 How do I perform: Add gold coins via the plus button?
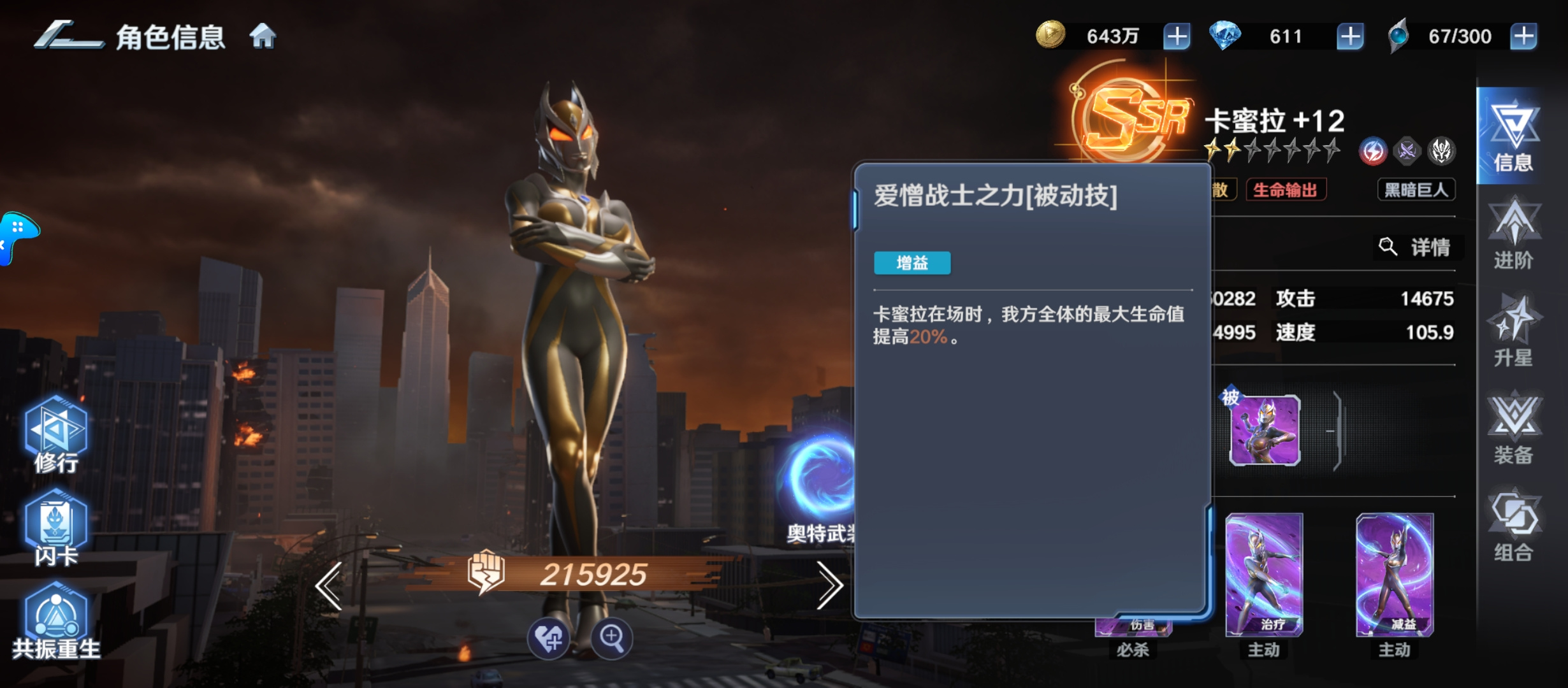[1177, 36]
